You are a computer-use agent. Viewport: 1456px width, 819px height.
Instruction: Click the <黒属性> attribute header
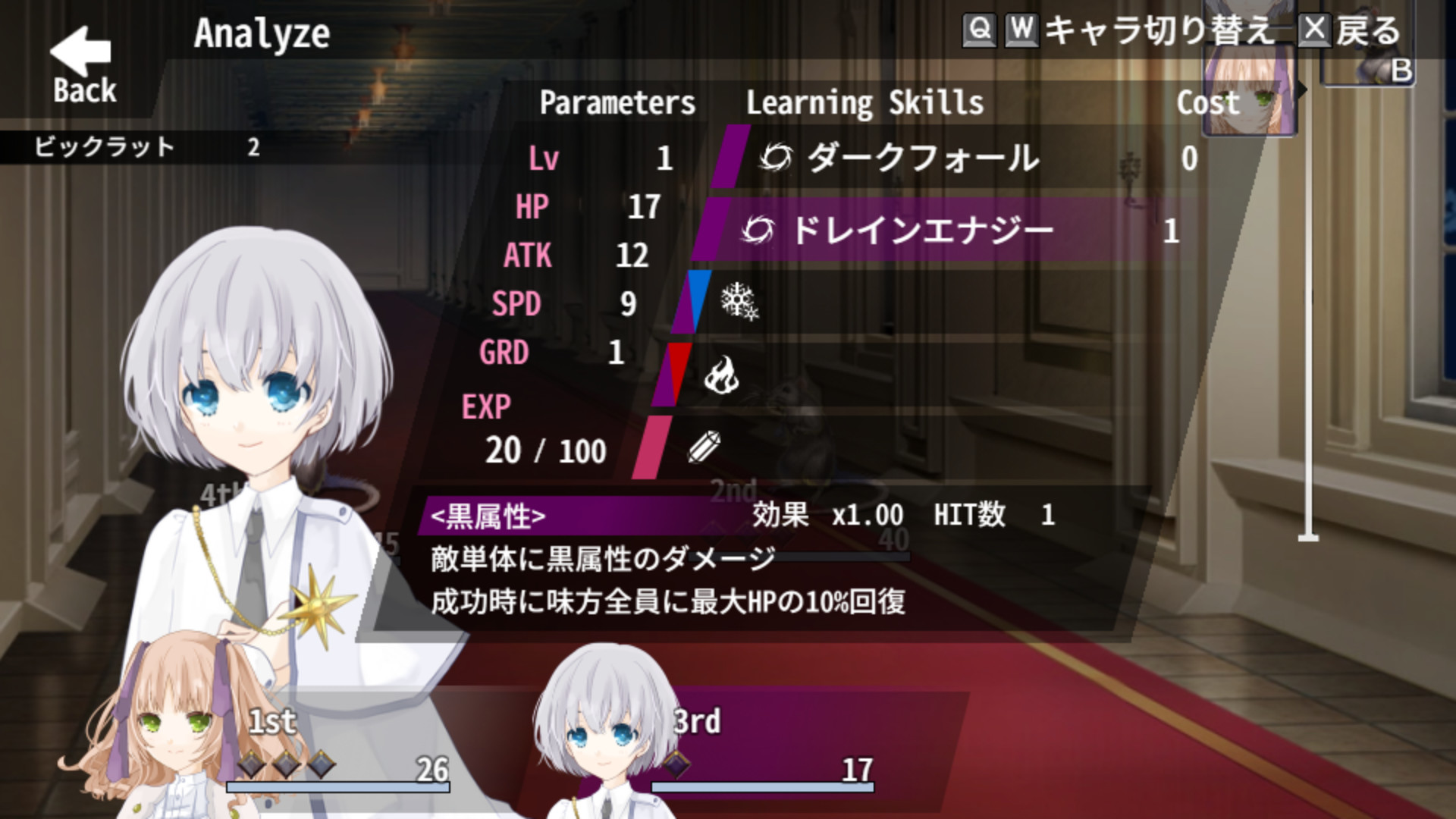pos(488,517)
